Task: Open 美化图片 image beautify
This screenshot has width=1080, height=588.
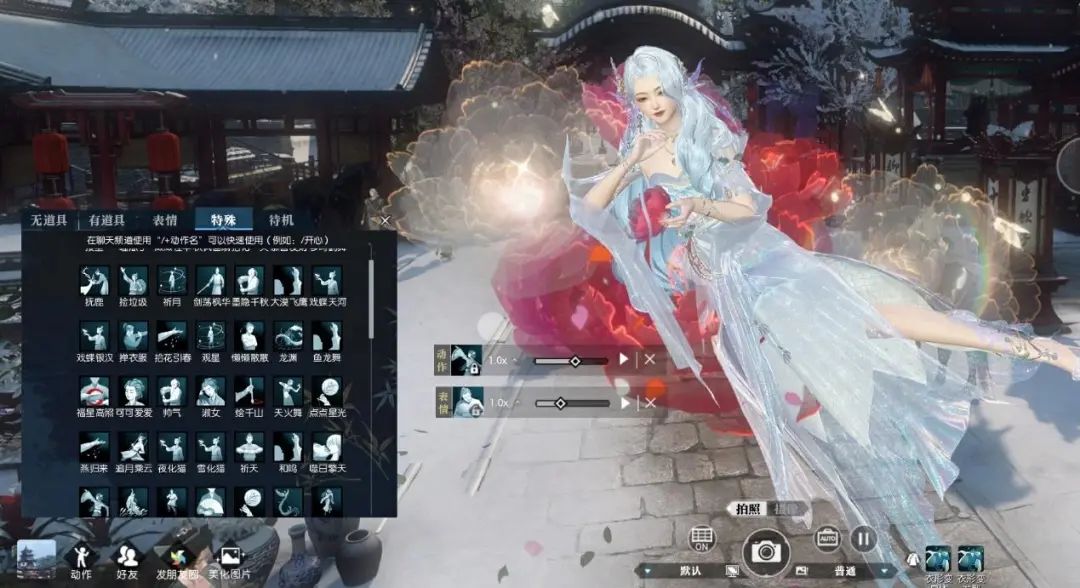Action: click(229, 558)
